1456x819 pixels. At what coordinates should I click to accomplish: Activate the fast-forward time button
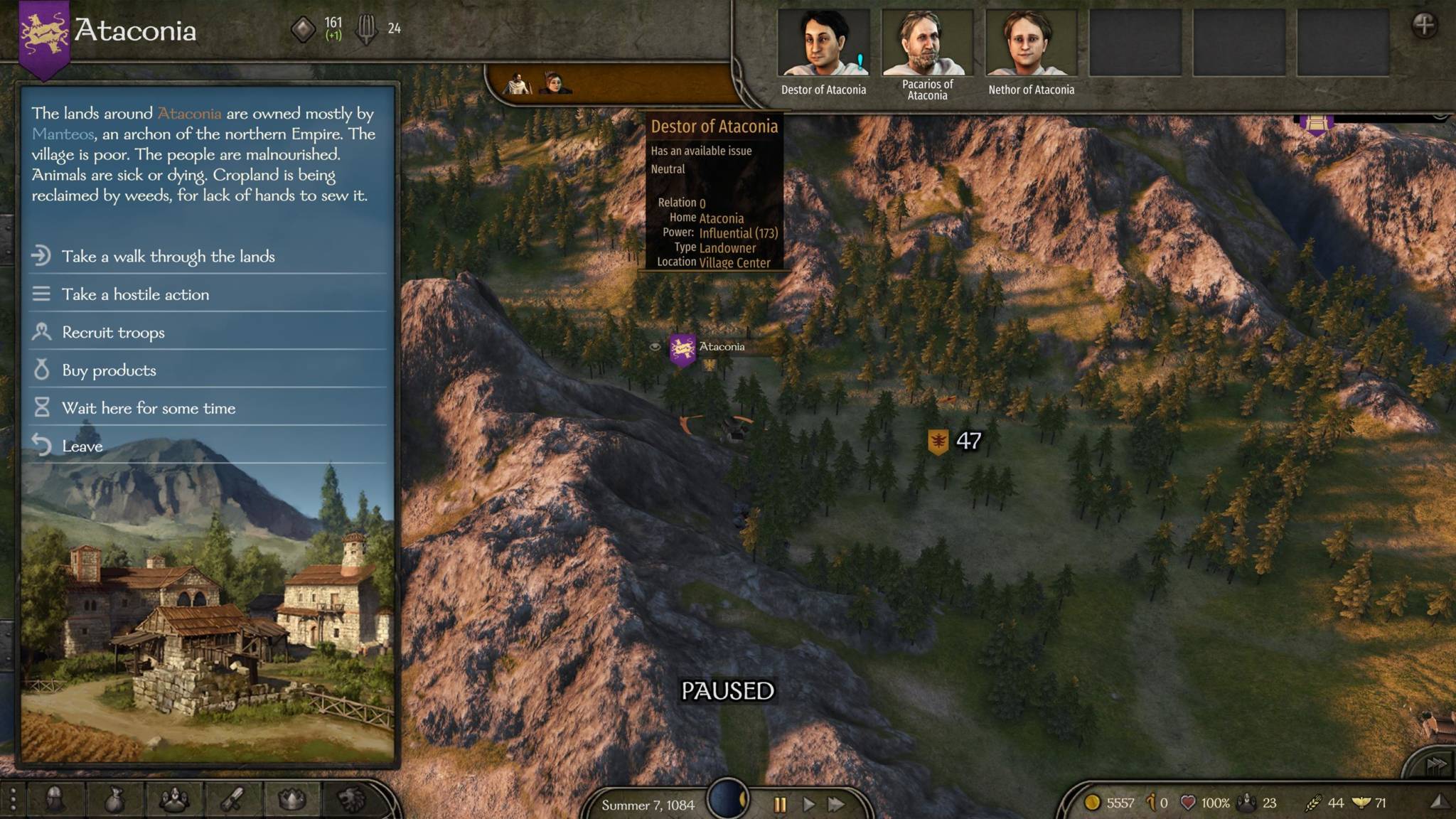click(x=837, y=804)
